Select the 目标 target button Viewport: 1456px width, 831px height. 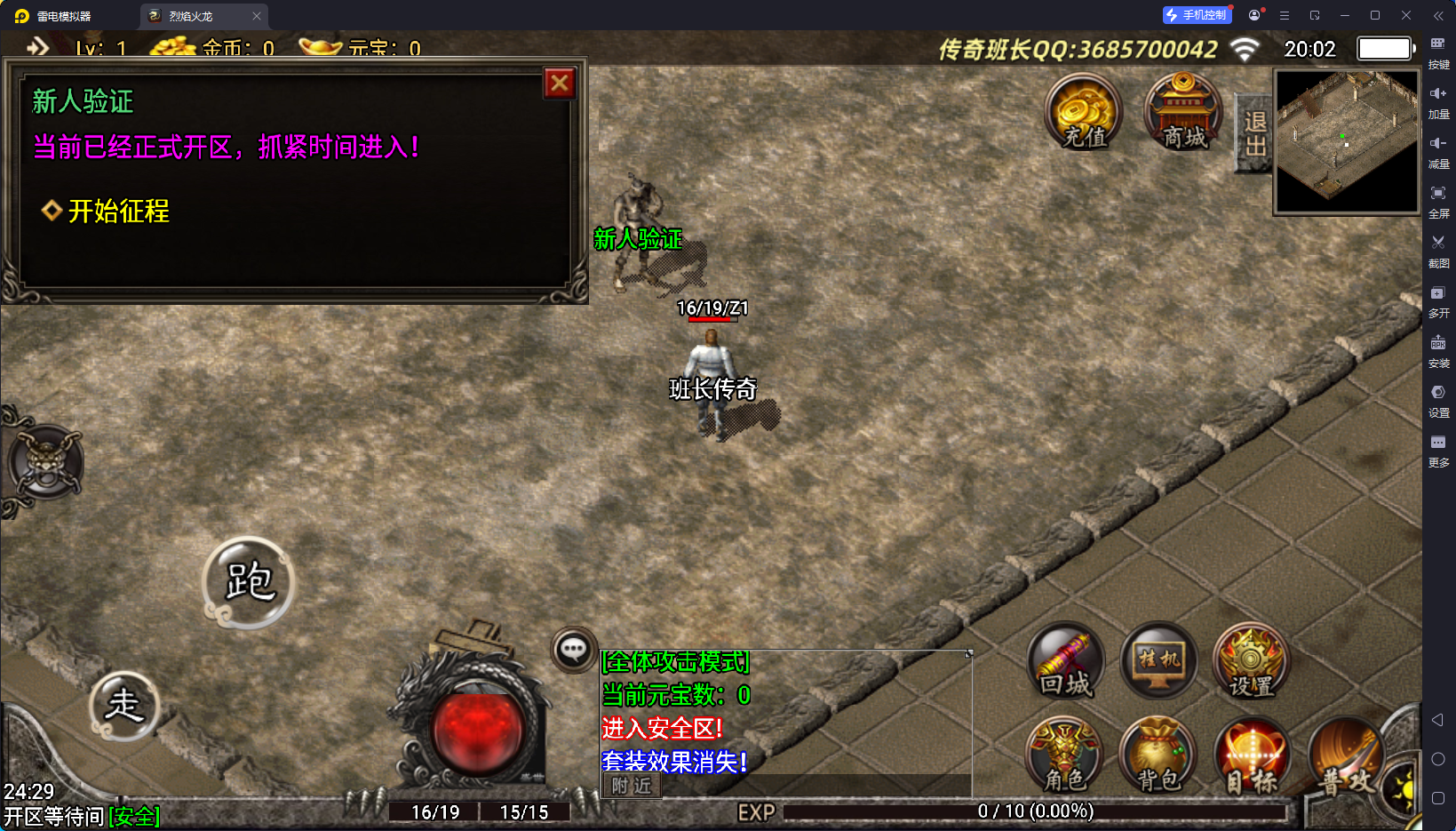pos(1252,756)
